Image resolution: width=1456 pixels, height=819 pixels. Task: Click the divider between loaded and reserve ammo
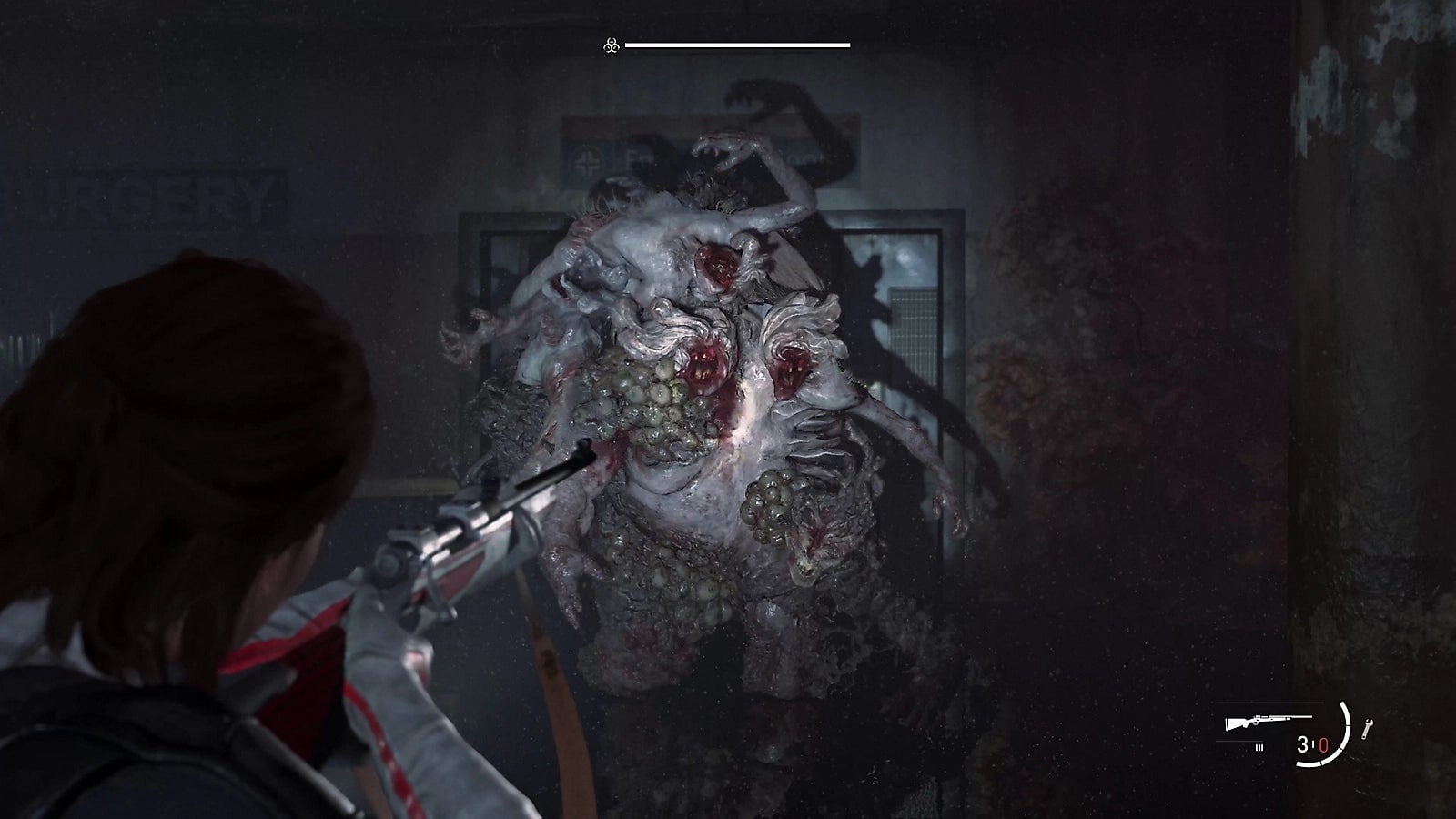[1313, 743]
